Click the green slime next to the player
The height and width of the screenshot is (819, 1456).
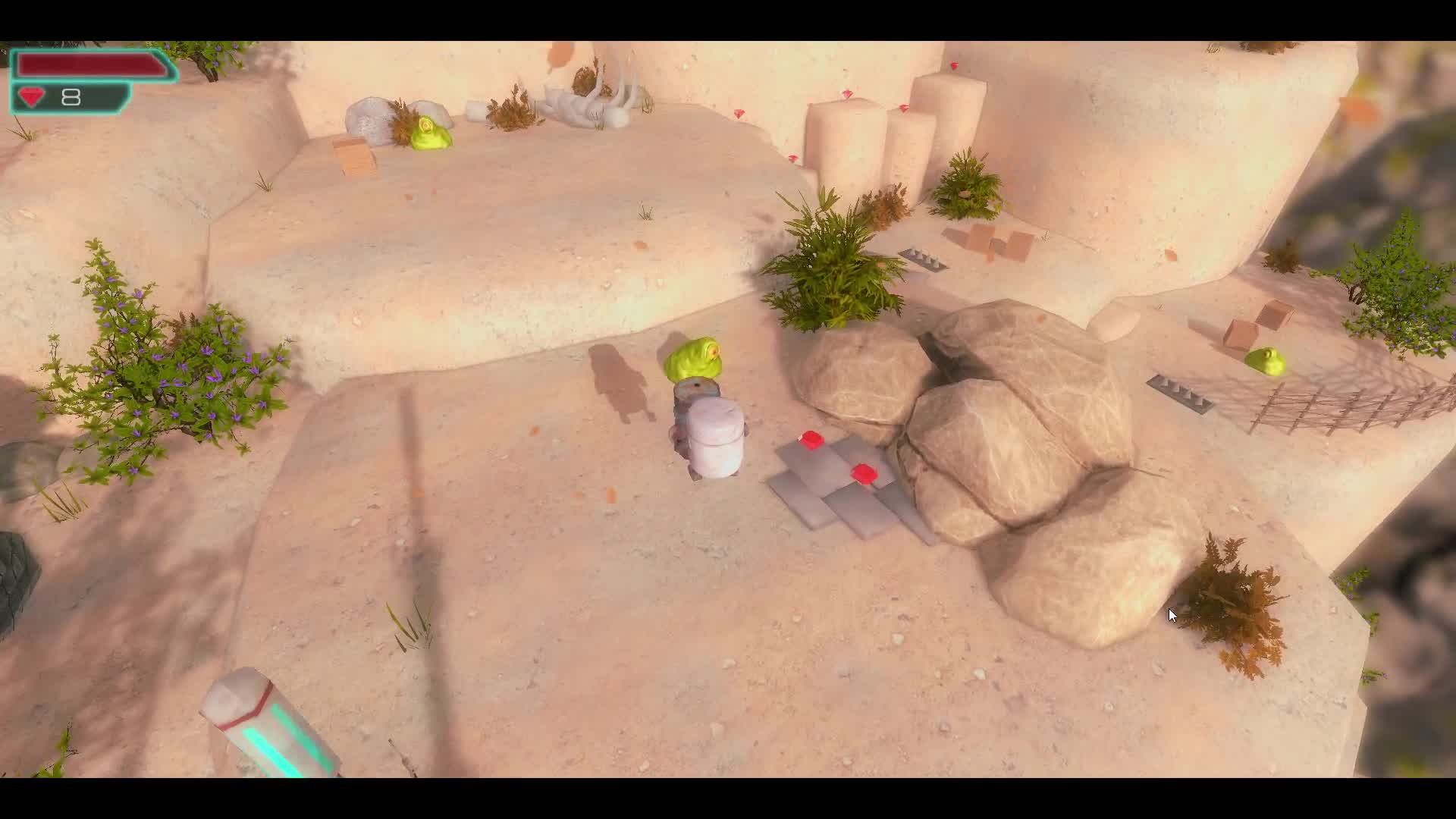tap(694, 356)
